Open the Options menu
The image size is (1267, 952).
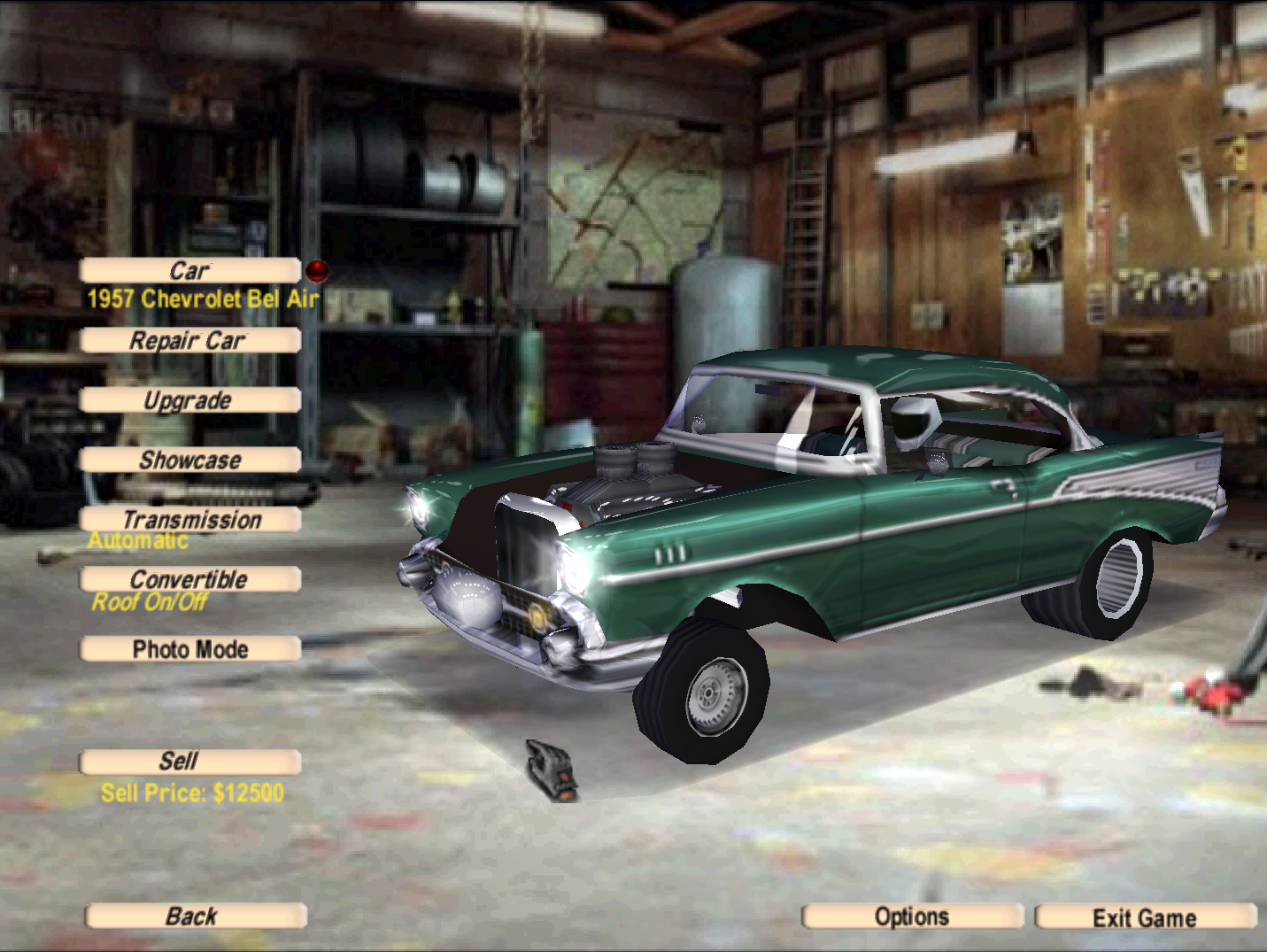click(912, 916)
